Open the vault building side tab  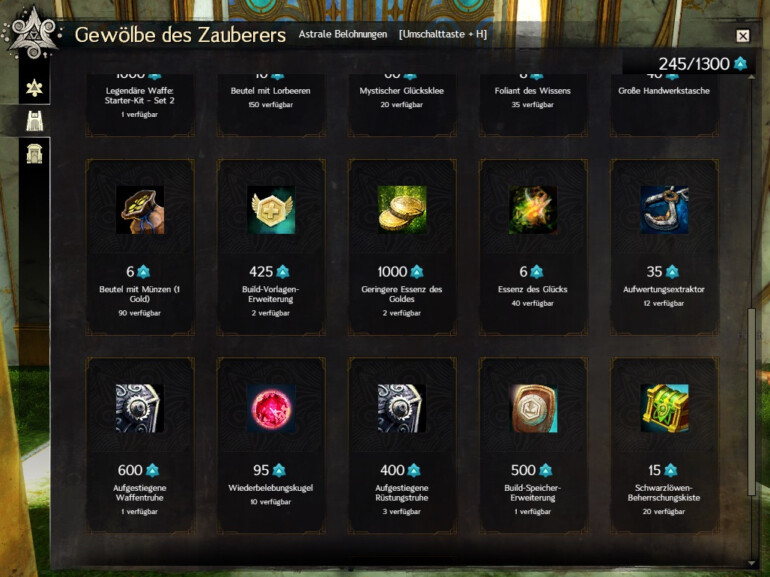33,155
